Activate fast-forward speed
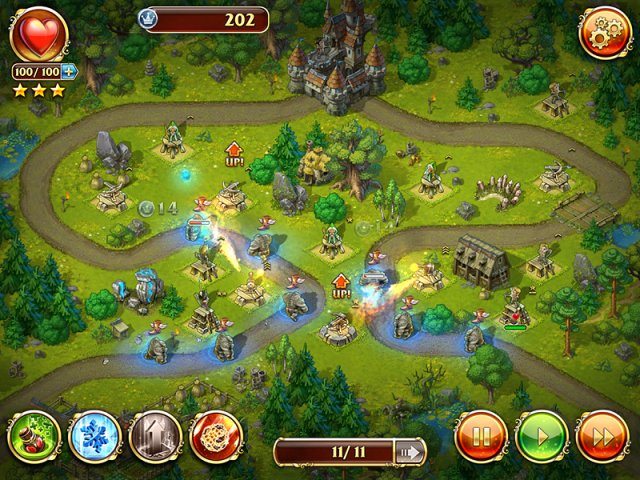Image resolution: width=640 pixels, height=480 pixels. pos(603,437)
